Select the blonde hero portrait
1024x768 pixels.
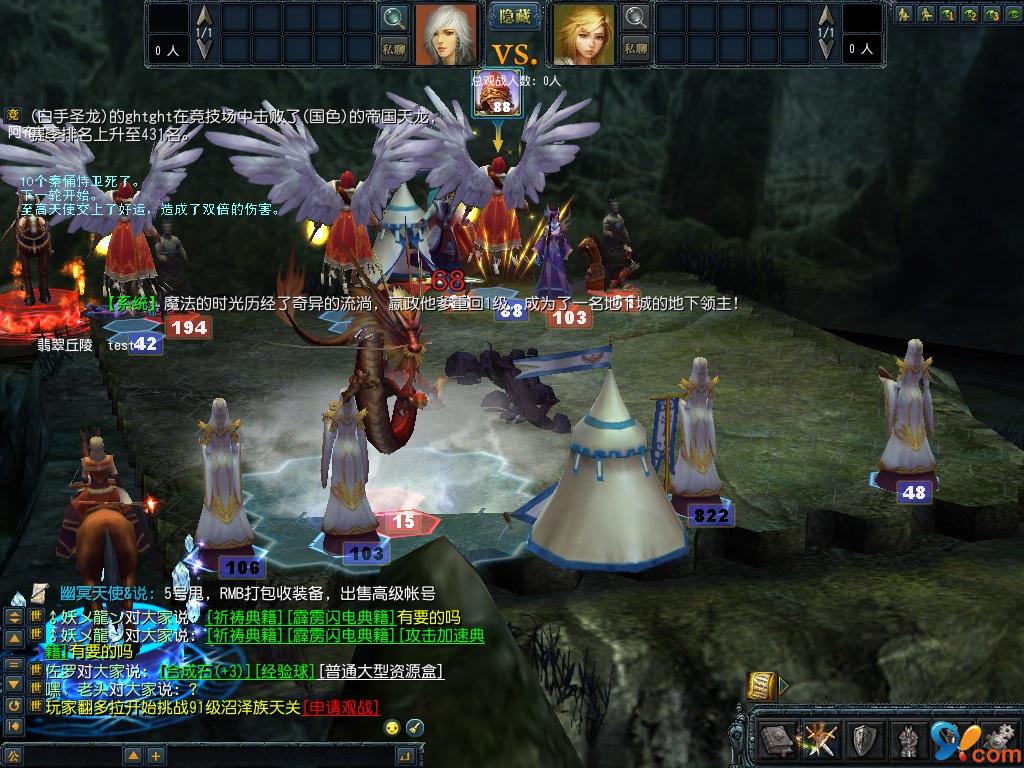(583, 32)
